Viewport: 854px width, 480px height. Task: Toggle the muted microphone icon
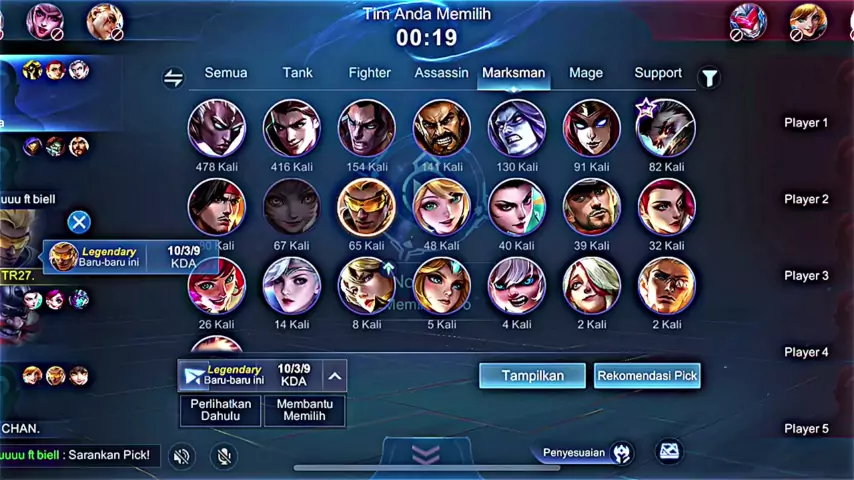224,456
